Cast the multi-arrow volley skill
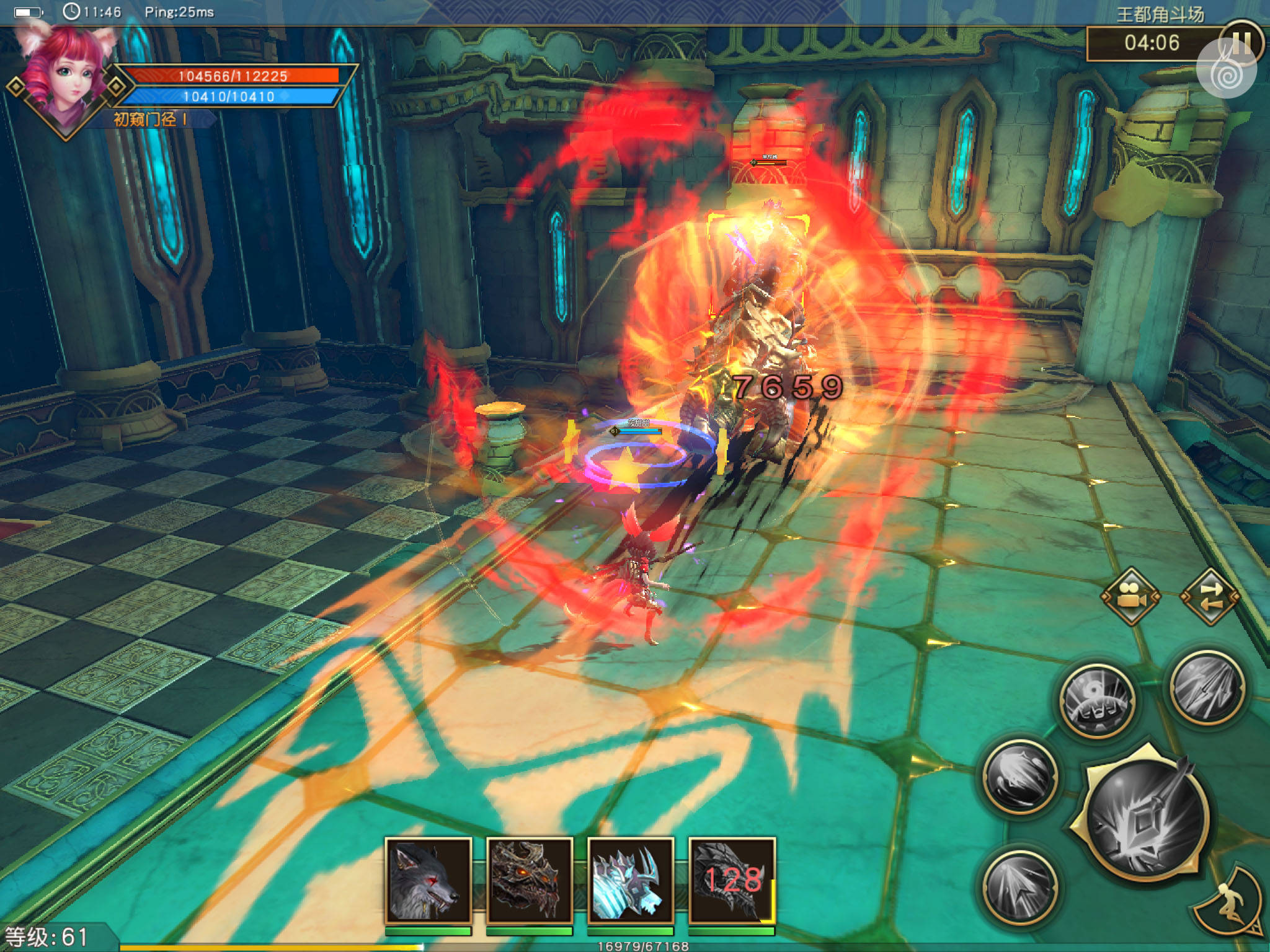The image size is (1270, 952). (x=1206, y=686)
